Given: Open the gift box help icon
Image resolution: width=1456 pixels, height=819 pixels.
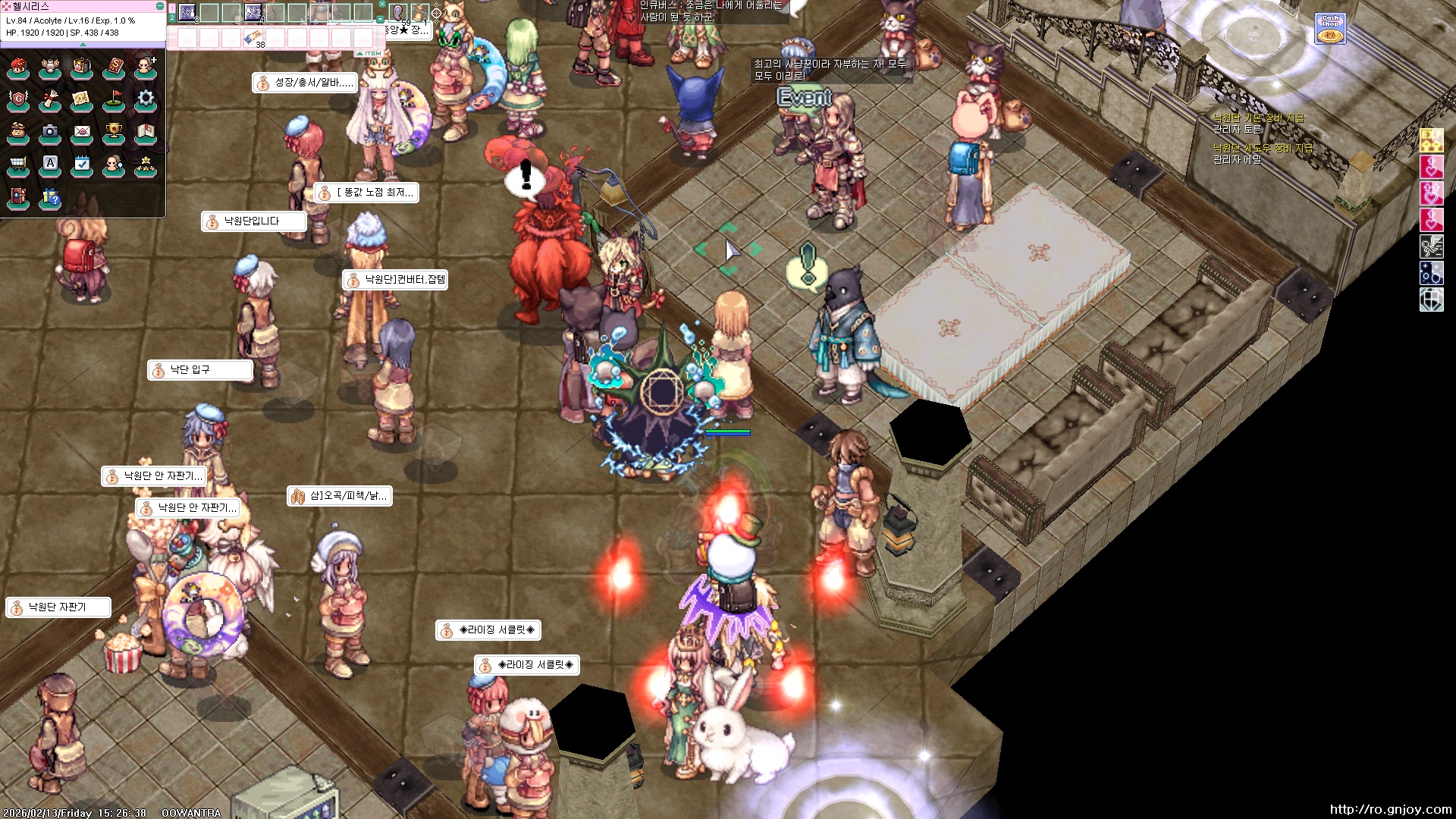Looking at the screenshot, I should 50,198.
